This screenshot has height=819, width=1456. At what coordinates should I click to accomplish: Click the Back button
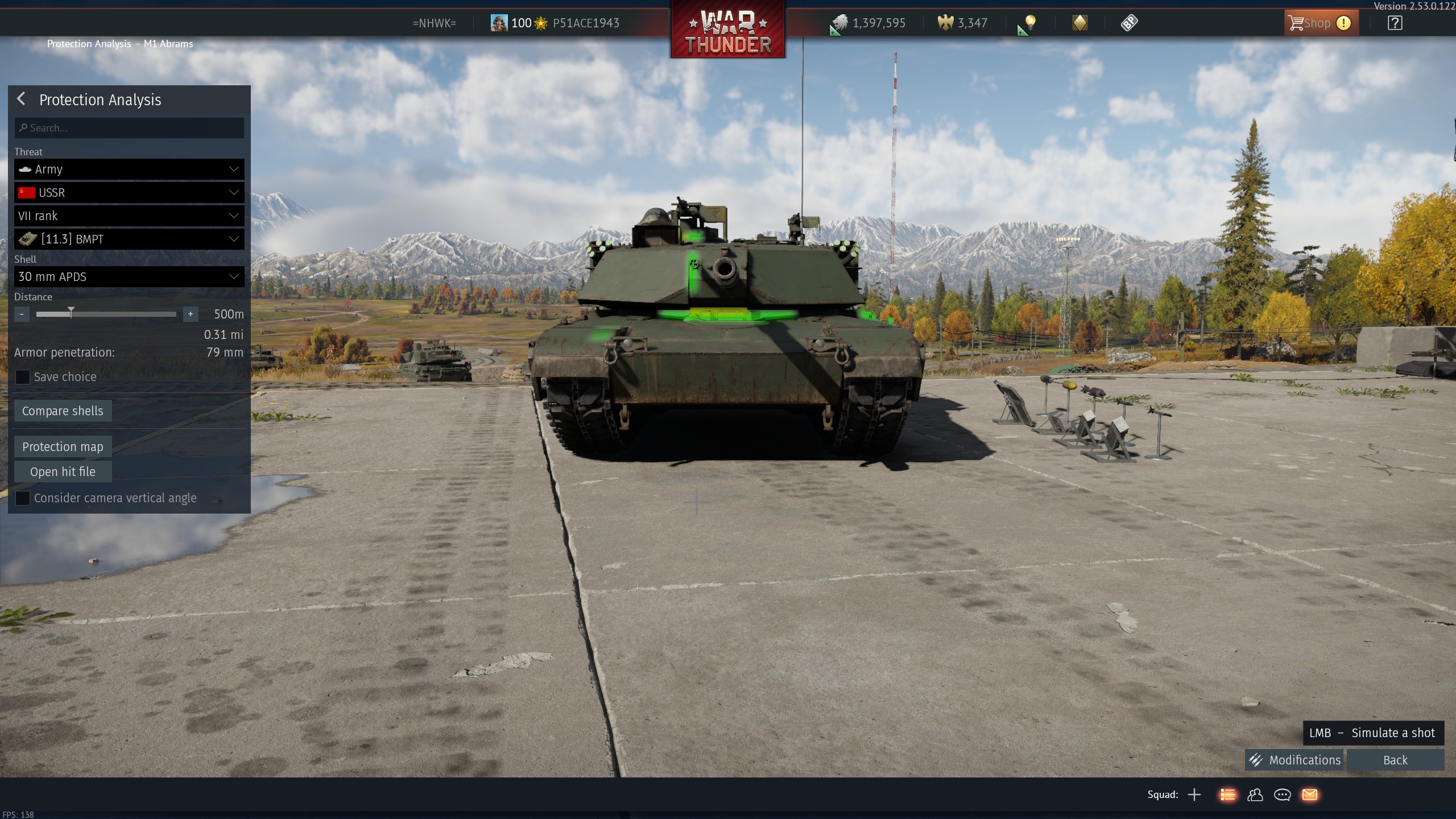pos(1395,760)
